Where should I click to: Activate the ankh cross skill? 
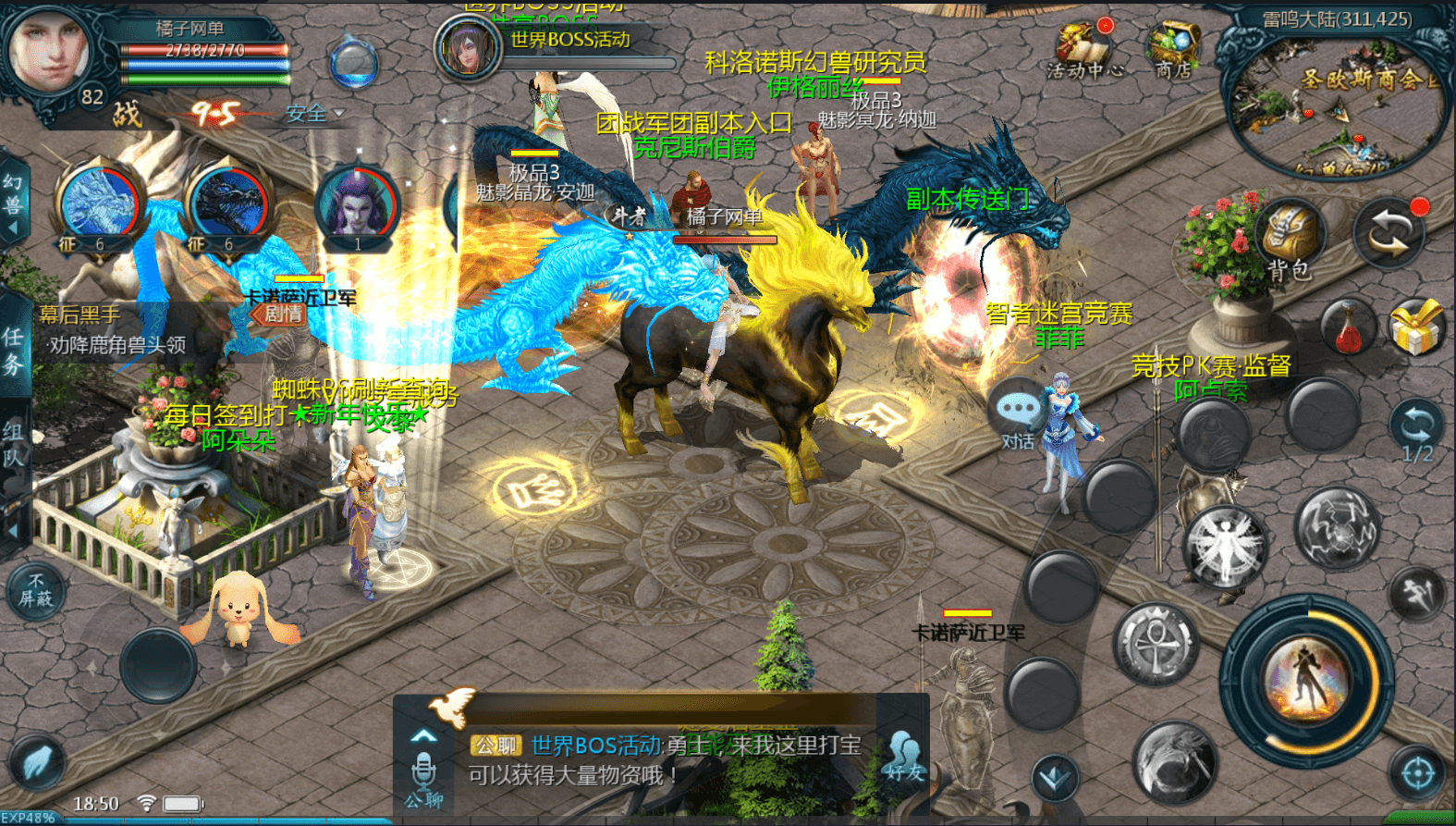1156,645
